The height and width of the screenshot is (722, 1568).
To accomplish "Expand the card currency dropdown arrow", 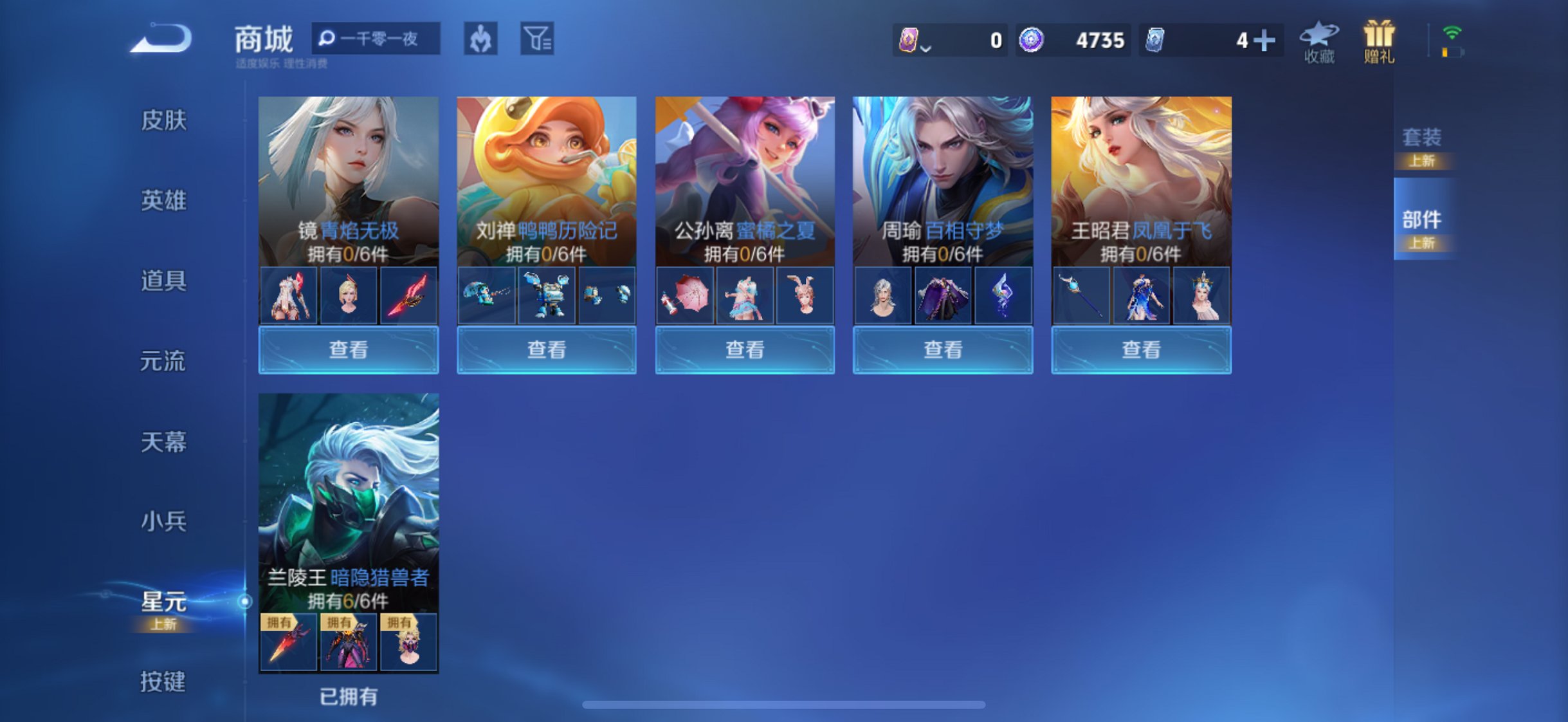I will coord(926,46).
